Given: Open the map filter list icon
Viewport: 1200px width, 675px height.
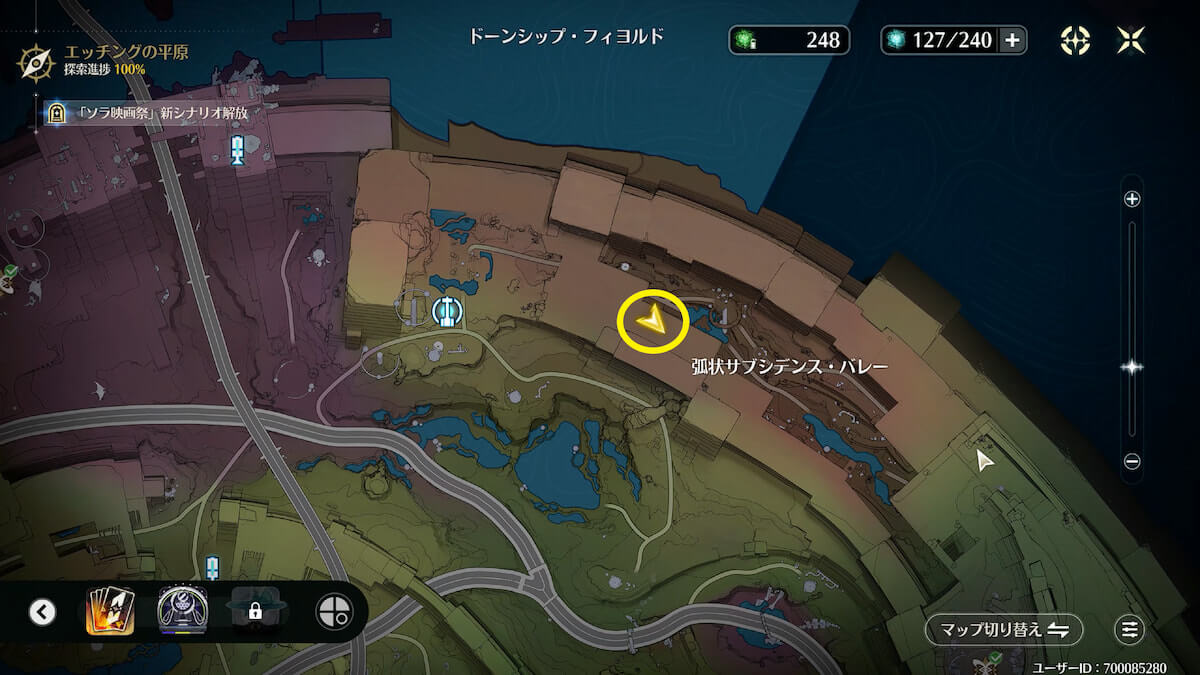Looking at the screenshot, I should (x=1130, y=629).
